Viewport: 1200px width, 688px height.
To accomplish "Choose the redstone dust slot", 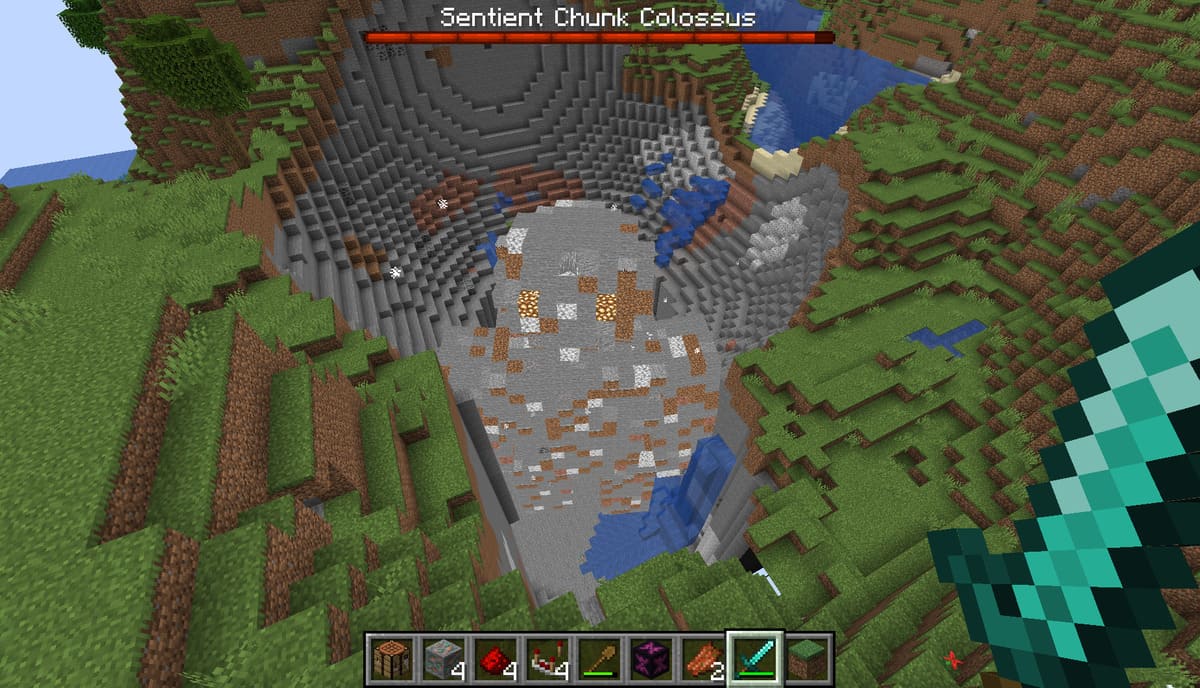I will pyautogui.click(x=493, y=659).
